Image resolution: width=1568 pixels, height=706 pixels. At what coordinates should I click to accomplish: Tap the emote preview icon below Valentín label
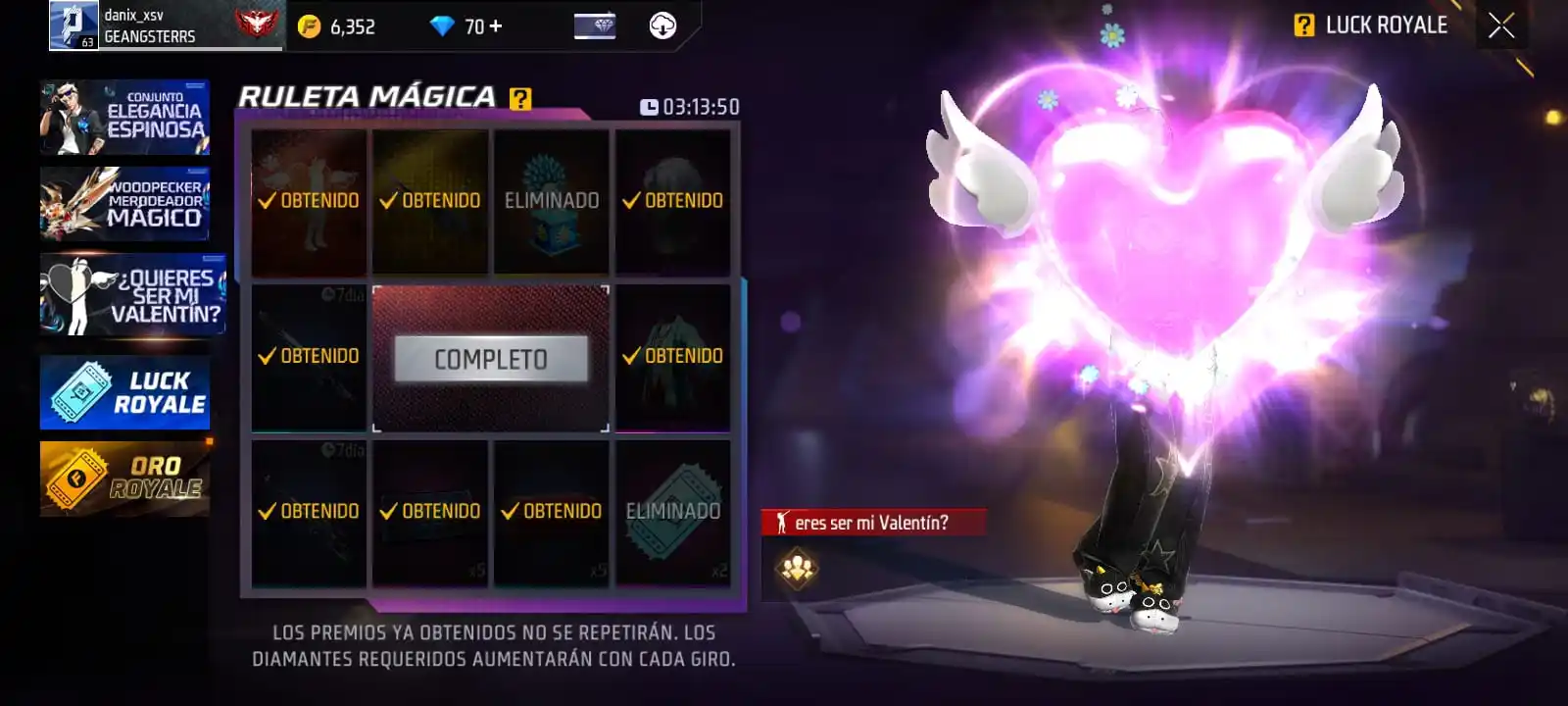(798, 569)
